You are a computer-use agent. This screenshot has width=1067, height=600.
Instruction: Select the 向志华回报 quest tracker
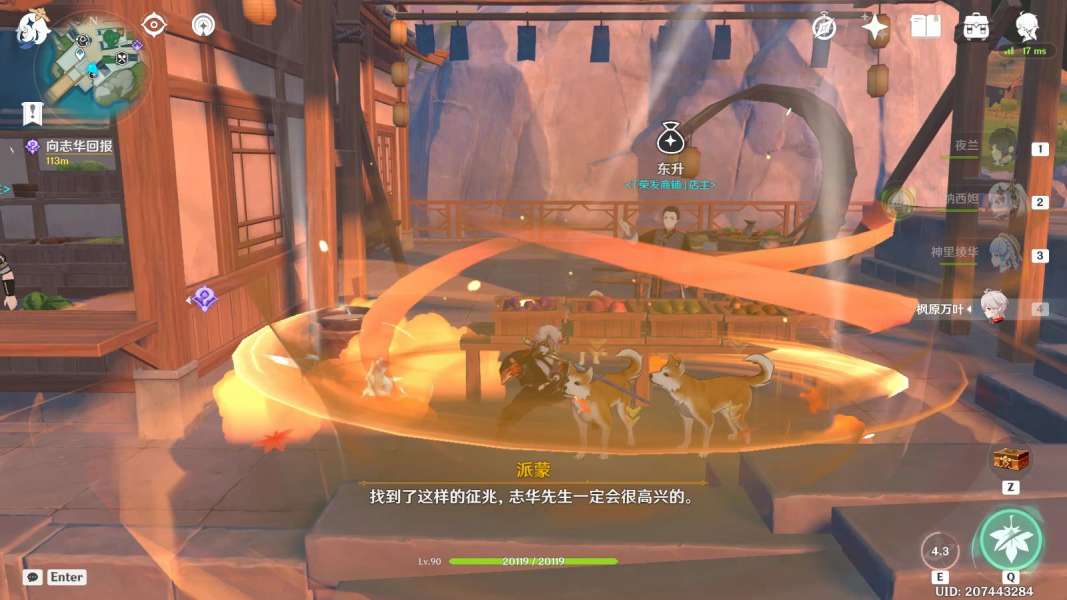coord(78,146)
